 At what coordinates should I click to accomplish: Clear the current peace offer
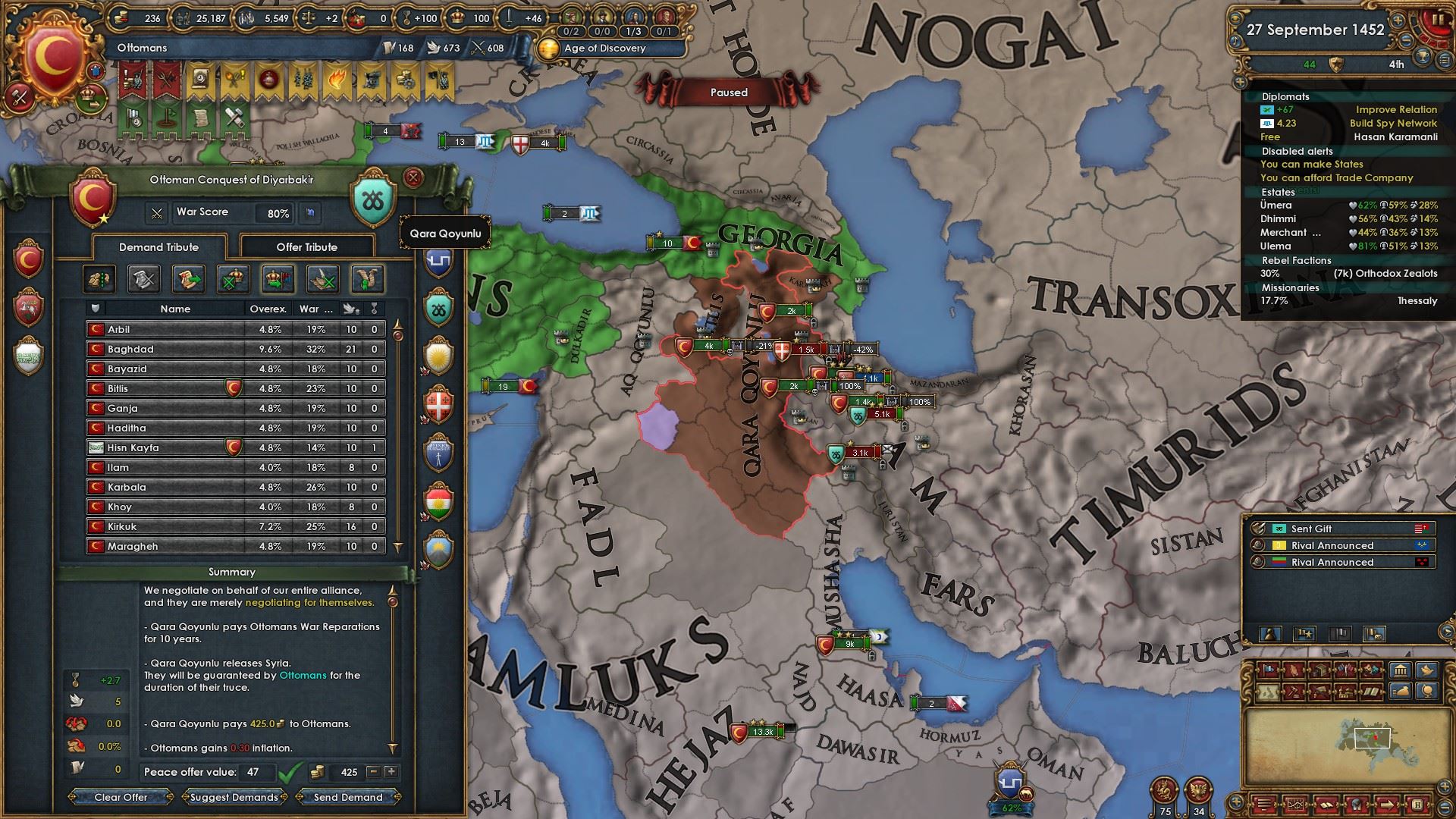pyautogui.click(x=121, y=797)
